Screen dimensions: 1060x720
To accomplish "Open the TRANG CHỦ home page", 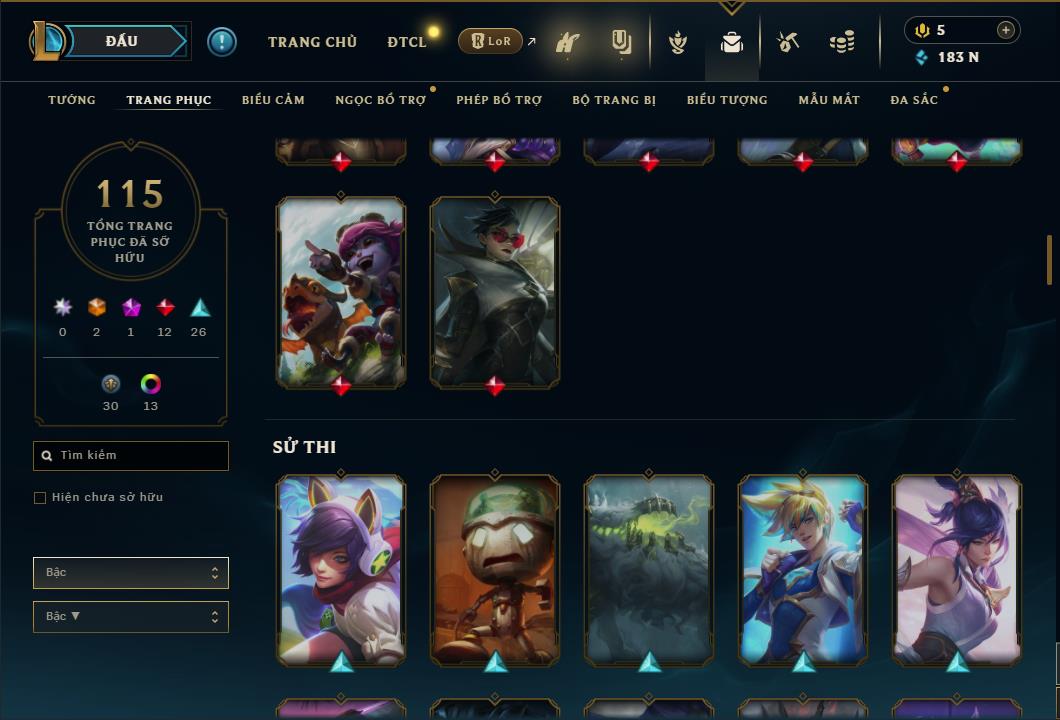I will [x=312, y=42].
